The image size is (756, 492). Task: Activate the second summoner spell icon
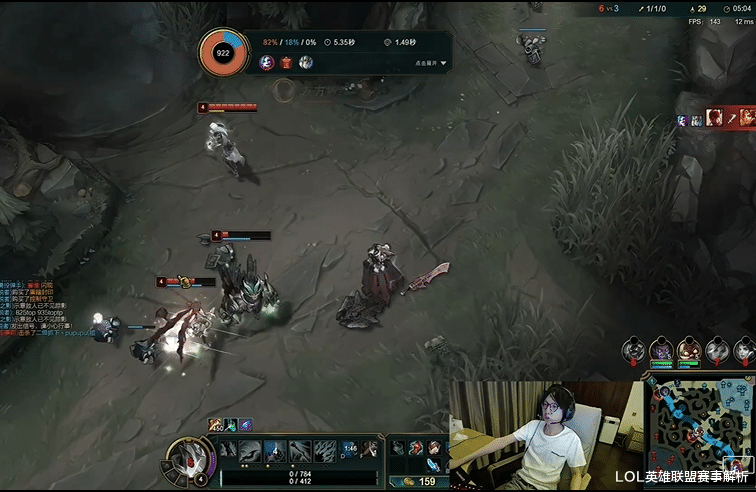370,450
